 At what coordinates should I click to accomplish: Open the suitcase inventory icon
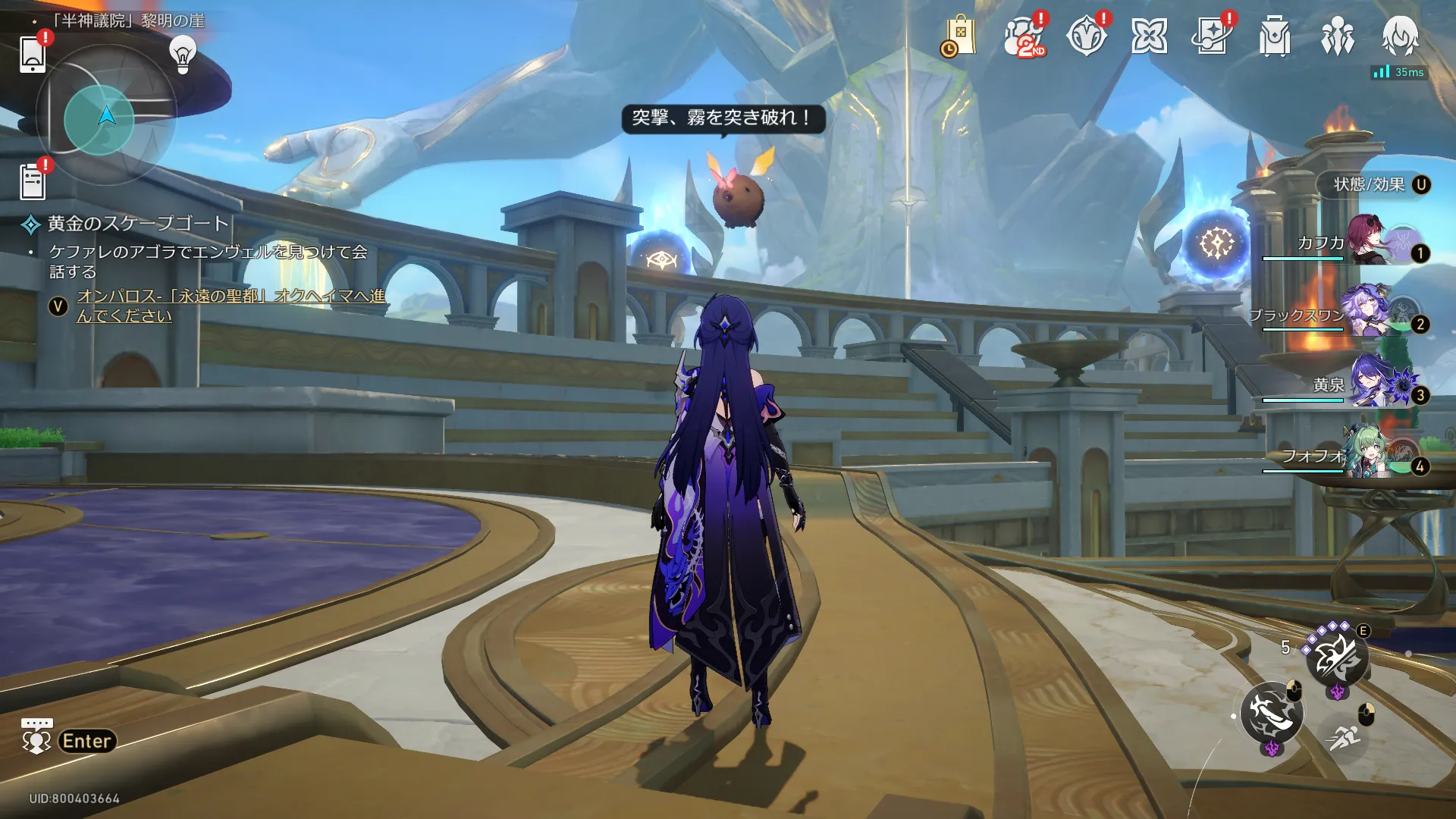pos(1275,37)
